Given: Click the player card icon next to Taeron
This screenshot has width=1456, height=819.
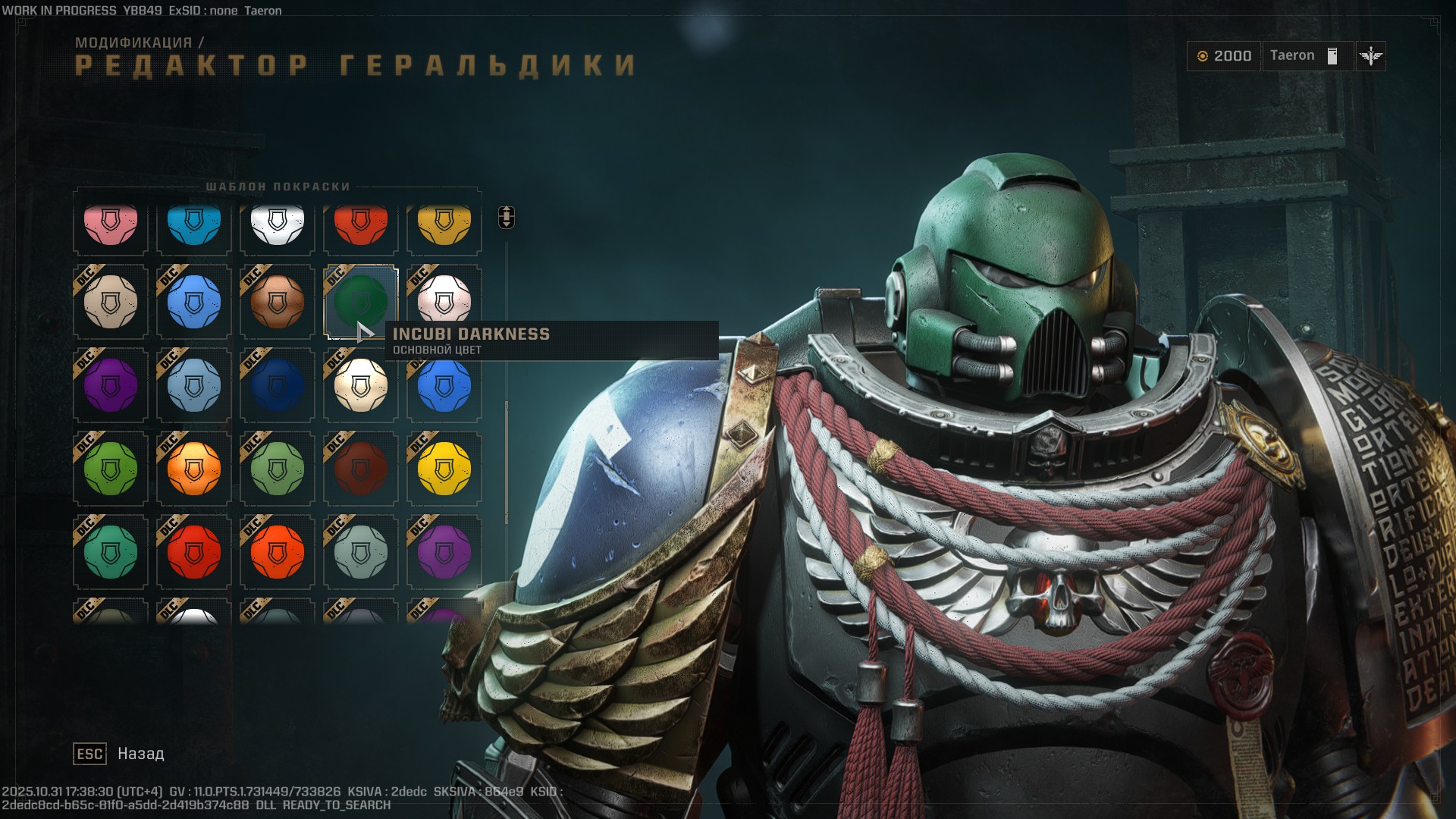Looking at the screenshot, I should coord(1332,55).
